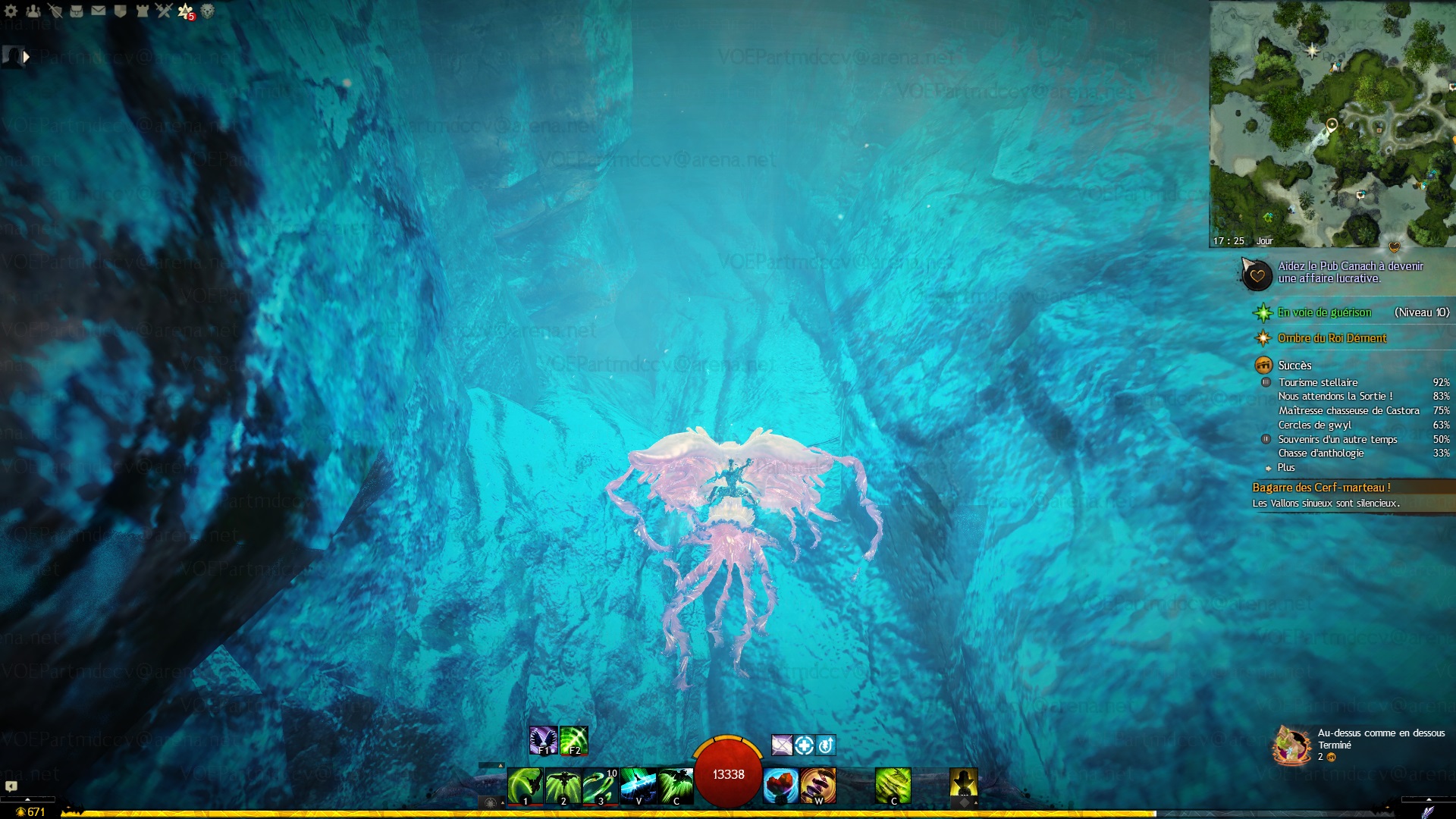Screen dimensions: 1456x819
Task: Open the guild shield panel
Action: pyautogui.click(x=120, y=11)
